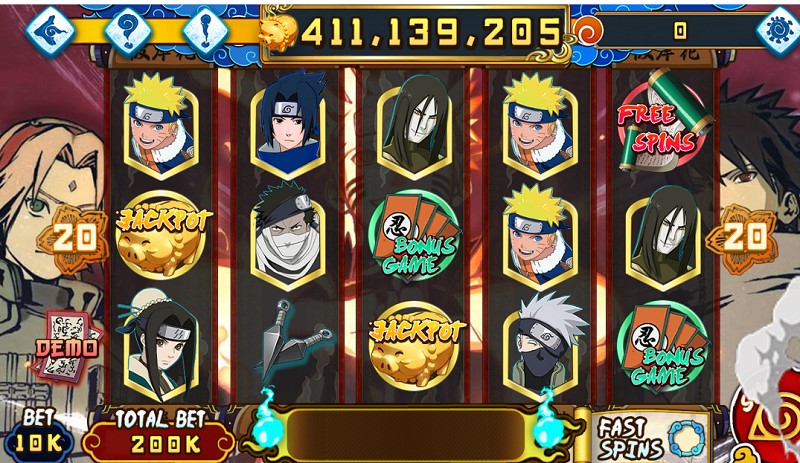The image size is (800, 463).
Task: Toggle the Fast Spins option
Action: [x=650, y=436]
